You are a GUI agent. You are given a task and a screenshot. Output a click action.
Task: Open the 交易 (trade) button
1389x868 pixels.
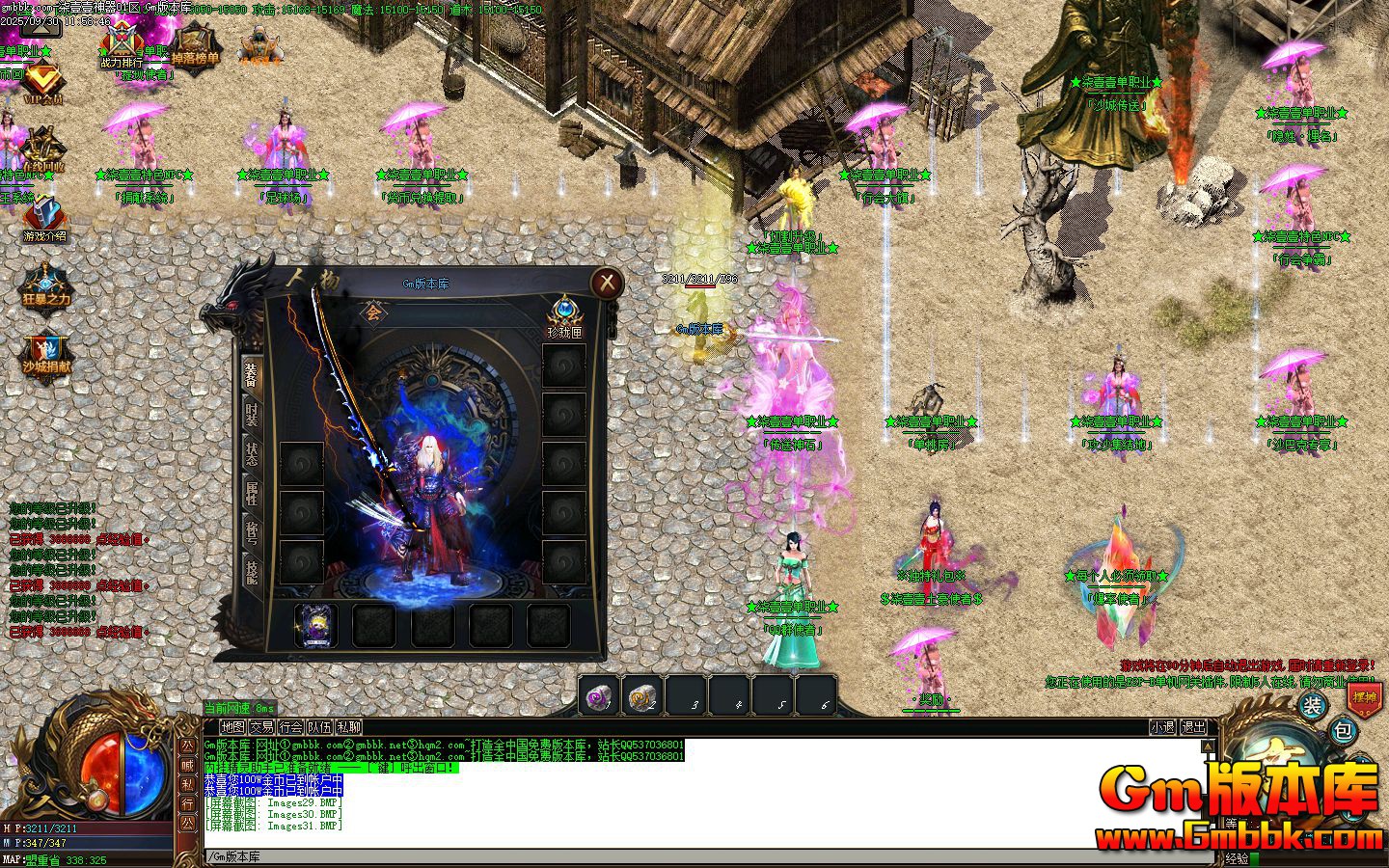pyautogui.click(x=261, y=727)
